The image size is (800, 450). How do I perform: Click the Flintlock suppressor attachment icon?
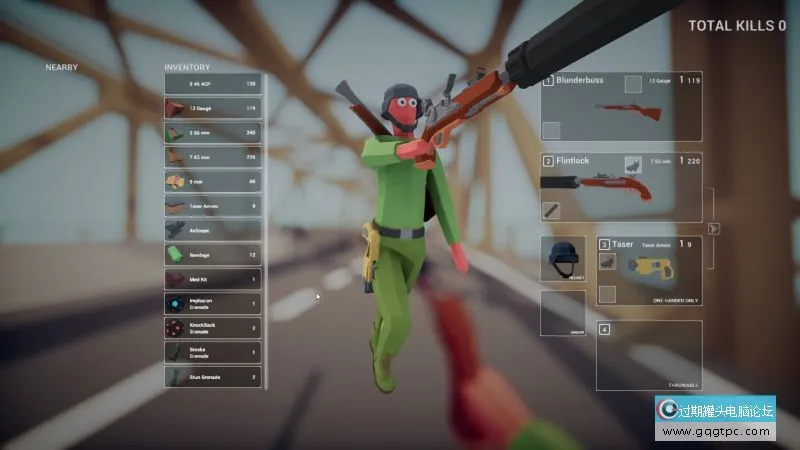(552, 209)
